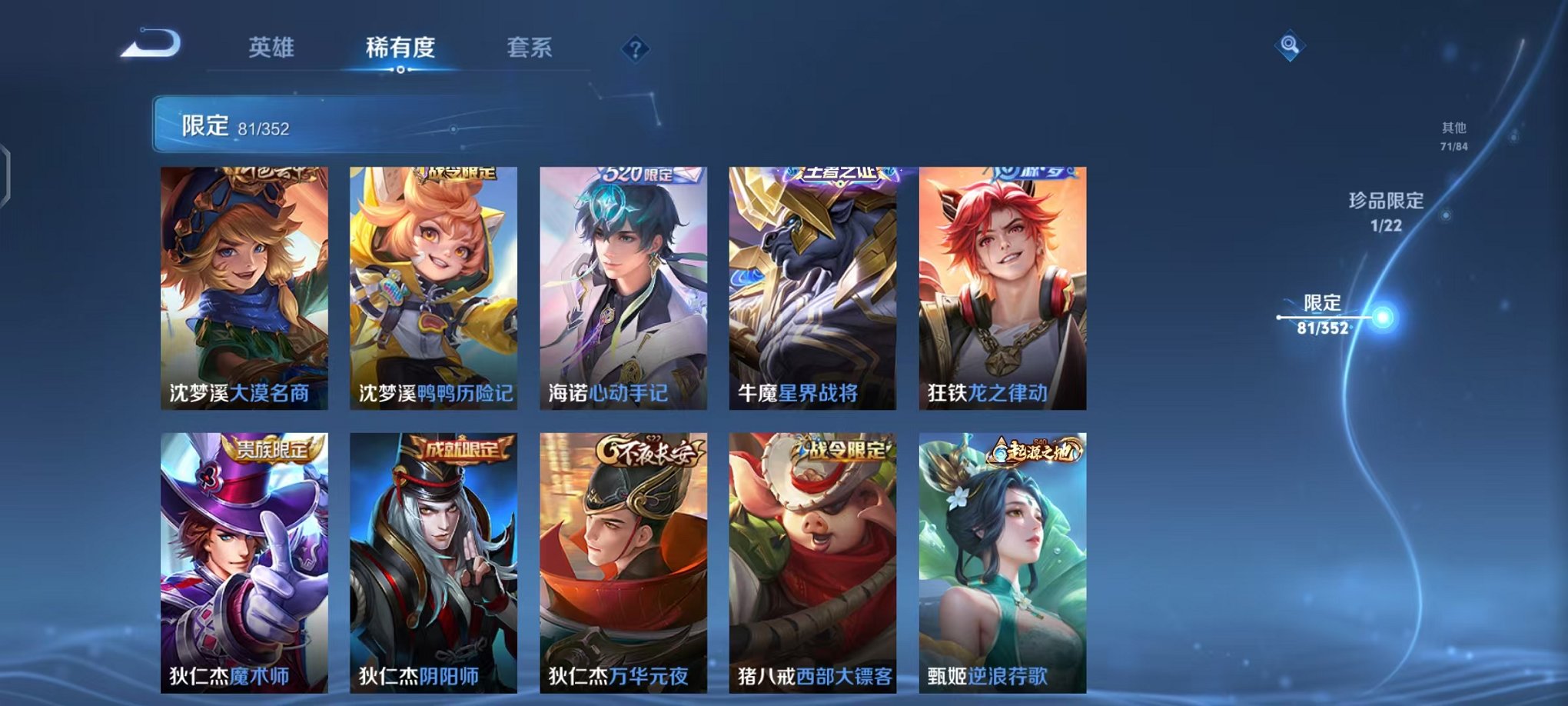The width and height of the screenshot is (1568, 706).
Task: Switch to the 套系 tab
Action: point(537,46)
